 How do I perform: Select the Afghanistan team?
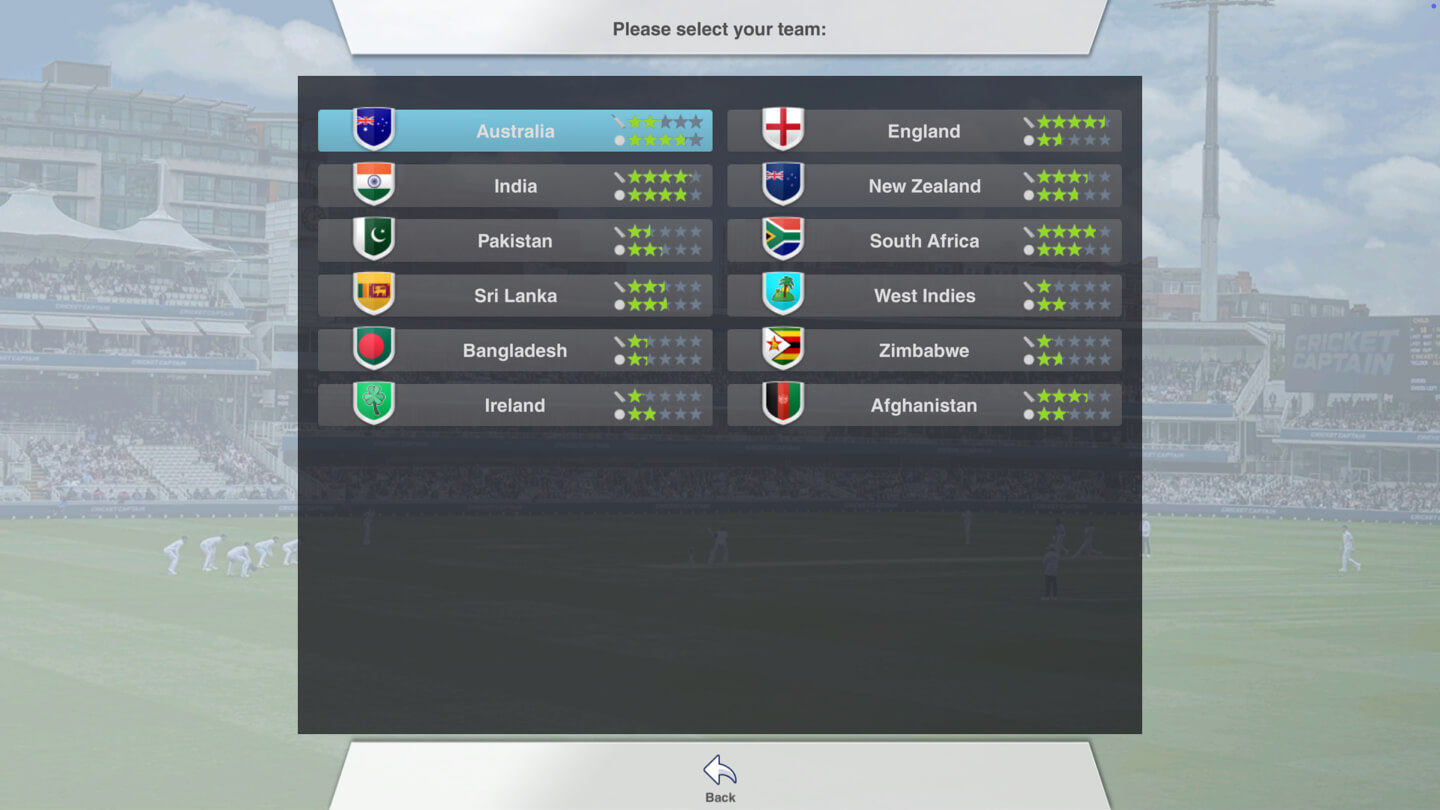click(923, 405)
